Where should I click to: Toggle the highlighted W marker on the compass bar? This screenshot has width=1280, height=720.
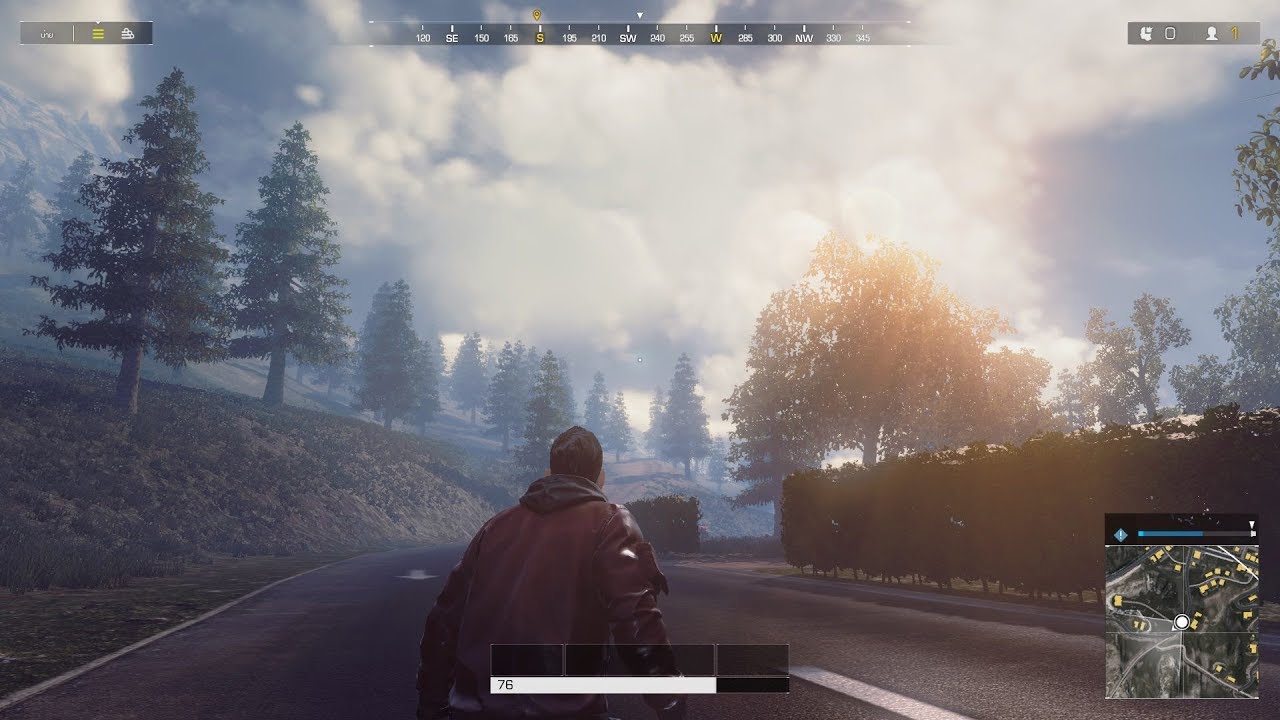click(x=714, y=36)
